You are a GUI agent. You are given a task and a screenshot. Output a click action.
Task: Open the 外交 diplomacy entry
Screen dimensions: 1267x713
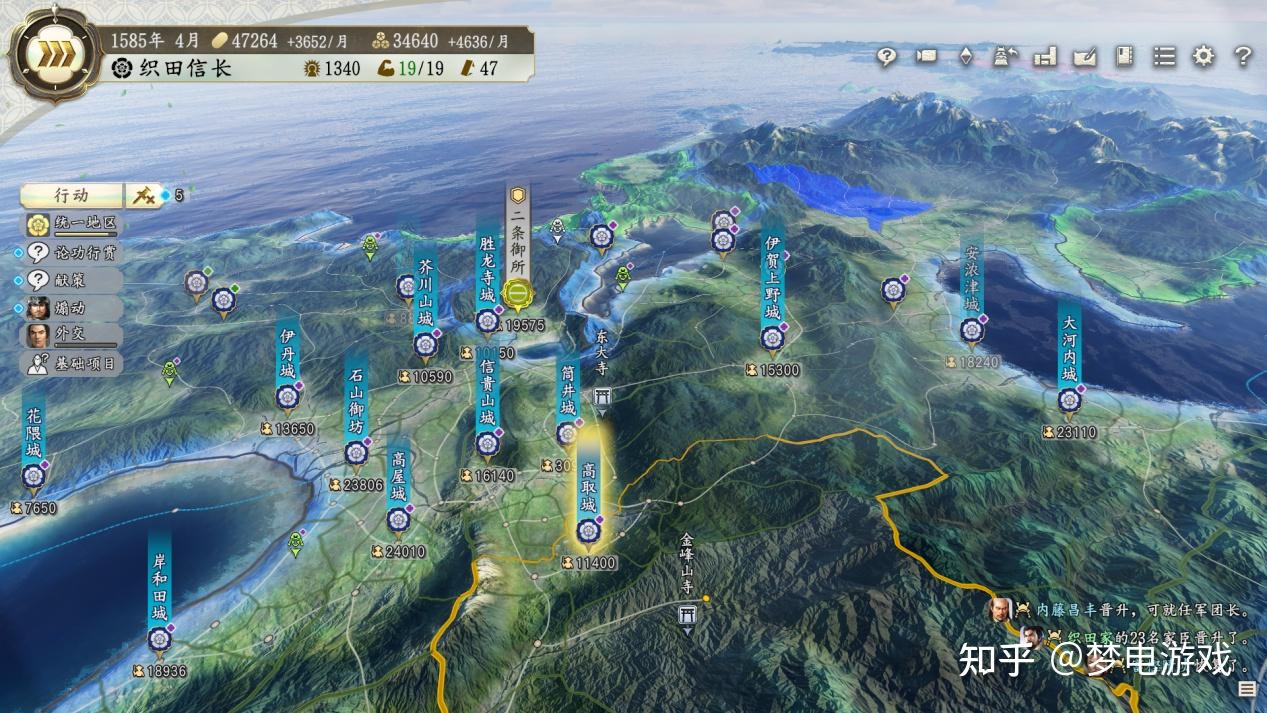(72, 335)
